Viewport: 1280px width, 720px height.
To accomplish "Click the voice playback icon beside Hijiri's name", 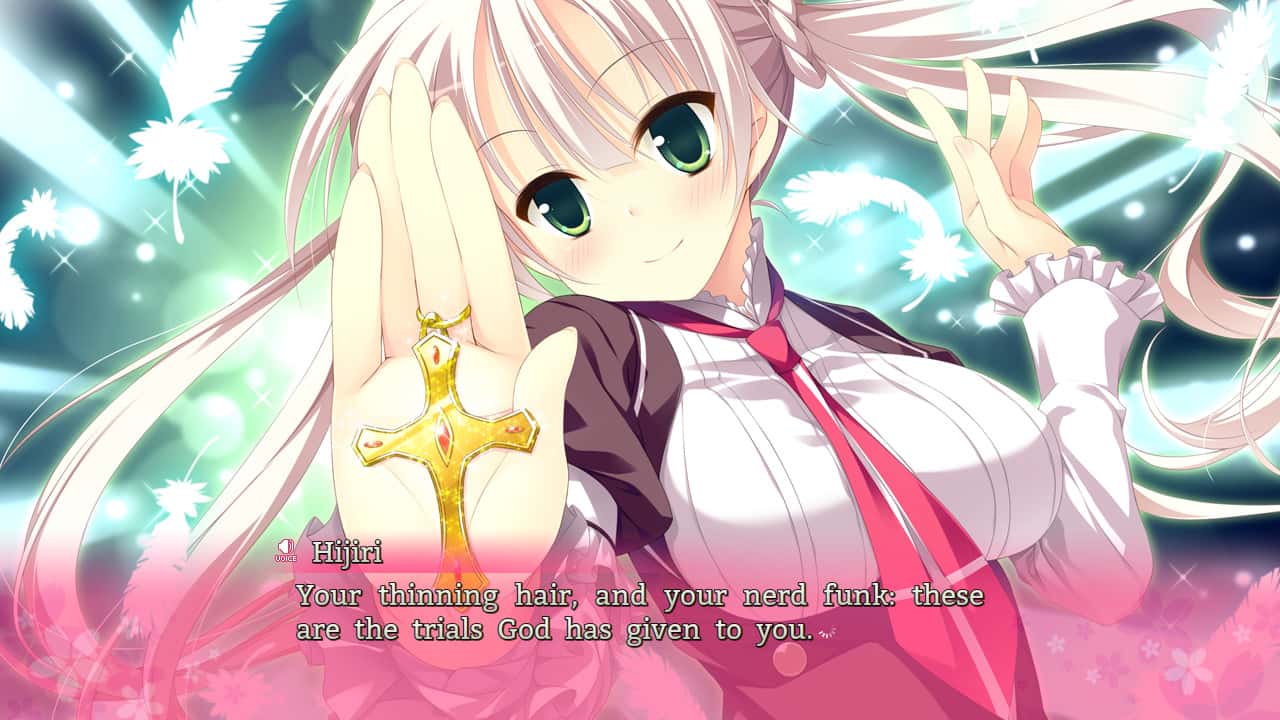I will [288, 550].
